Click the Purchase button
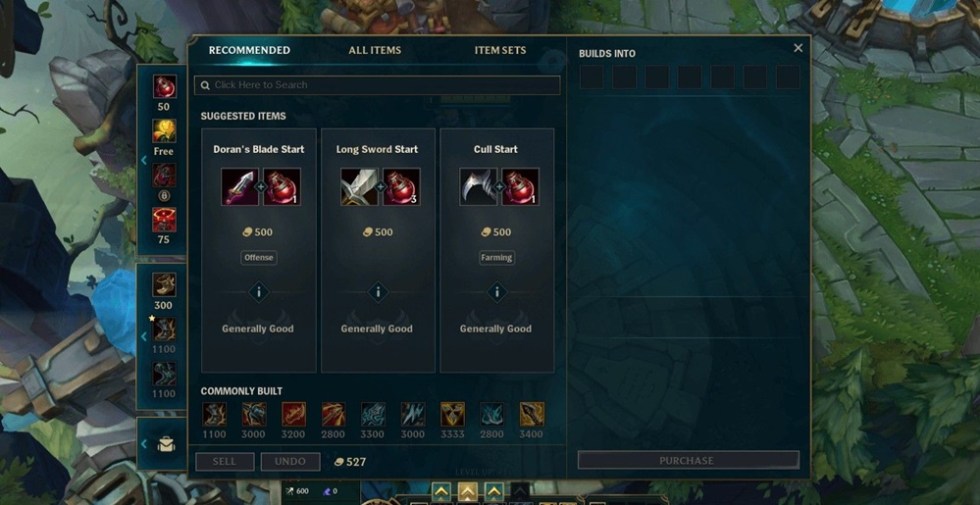Image resolution: width=980 pixels, height=505 pixels. [x=688, y=460]
